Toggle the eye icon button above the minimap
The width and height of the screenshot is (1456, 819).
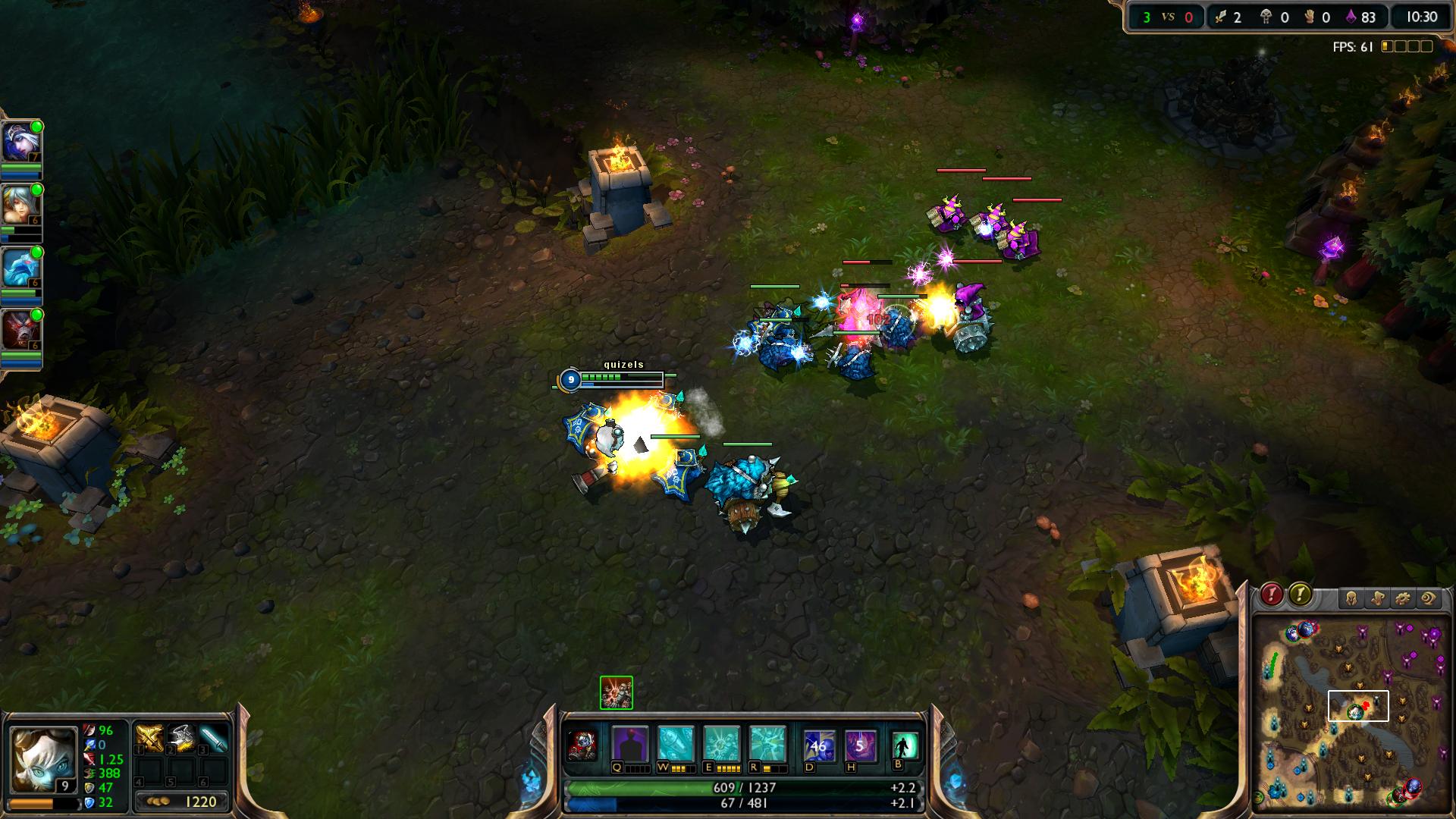[1428, 599]
